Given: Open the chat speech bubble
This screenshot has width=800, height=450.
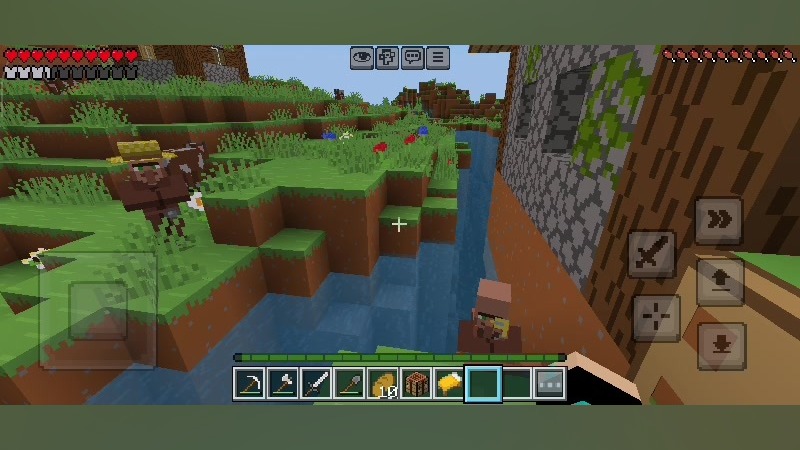Looking at the screenshot, I should tap(412, 58).
